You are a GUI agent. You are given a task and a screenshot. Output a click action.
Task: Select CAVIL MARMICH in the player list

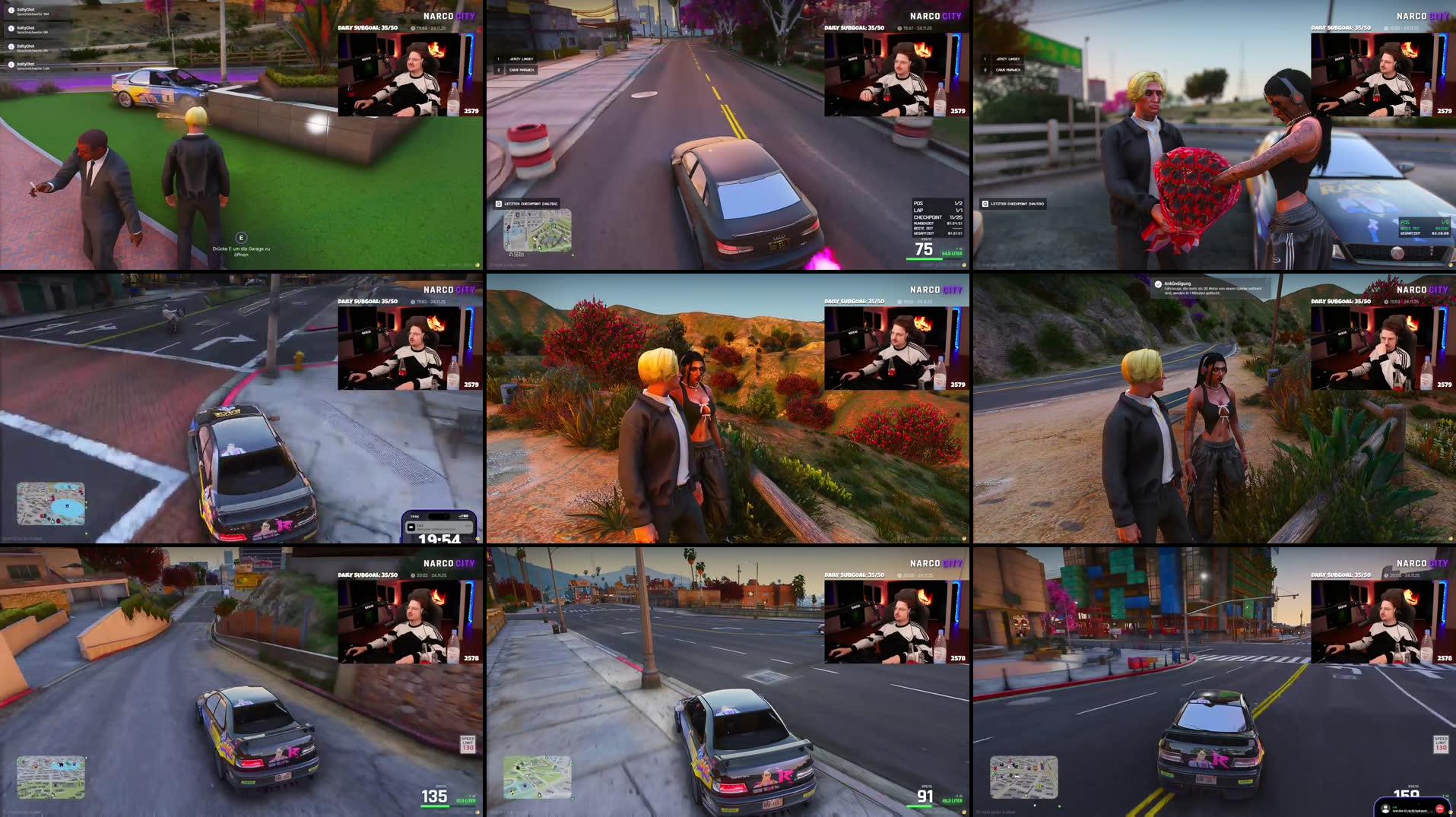(x=522, y=70)
